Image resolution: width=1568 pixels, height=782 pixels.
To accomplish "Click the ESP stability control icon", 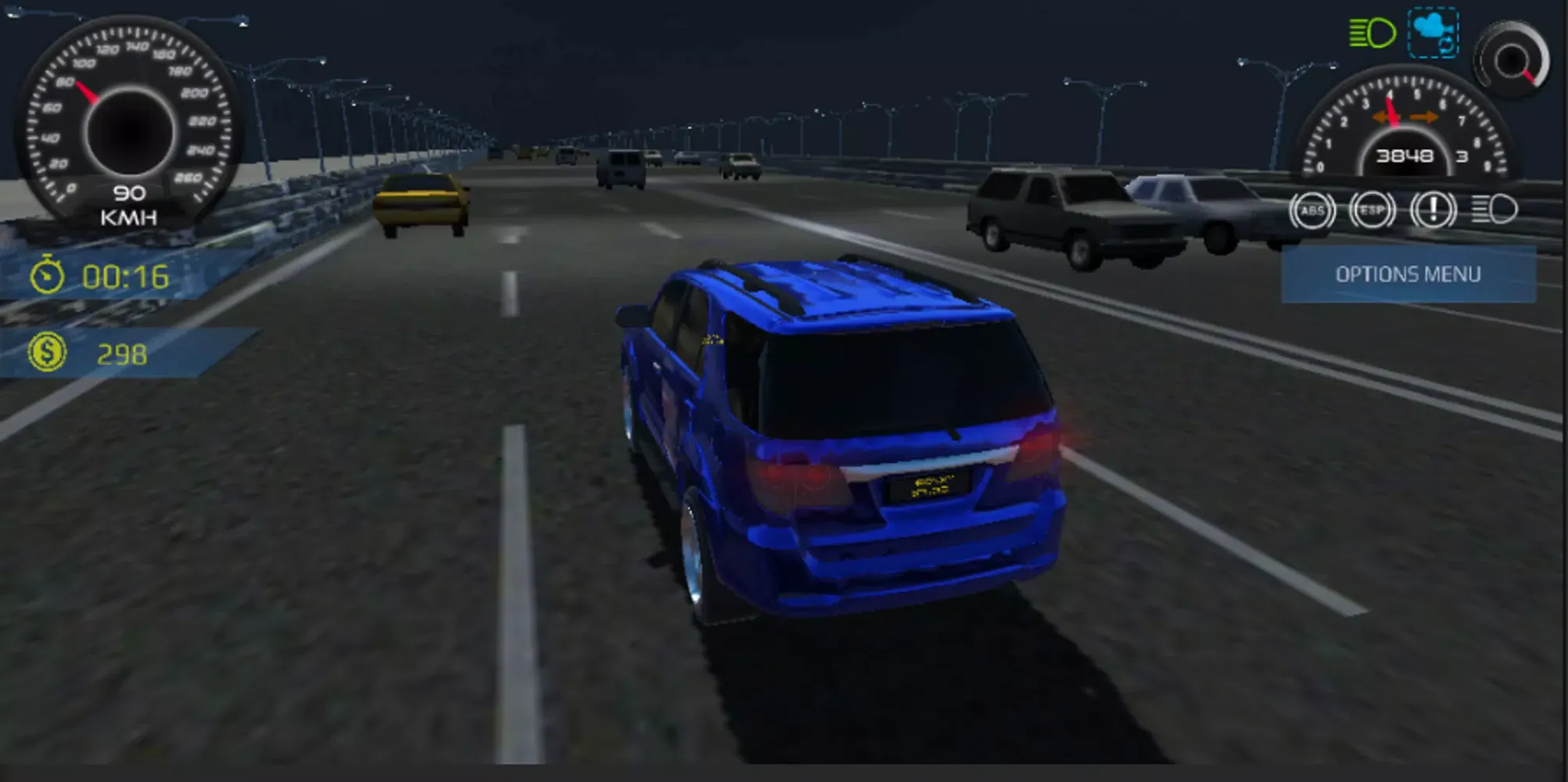I will tap(1374, 209).
